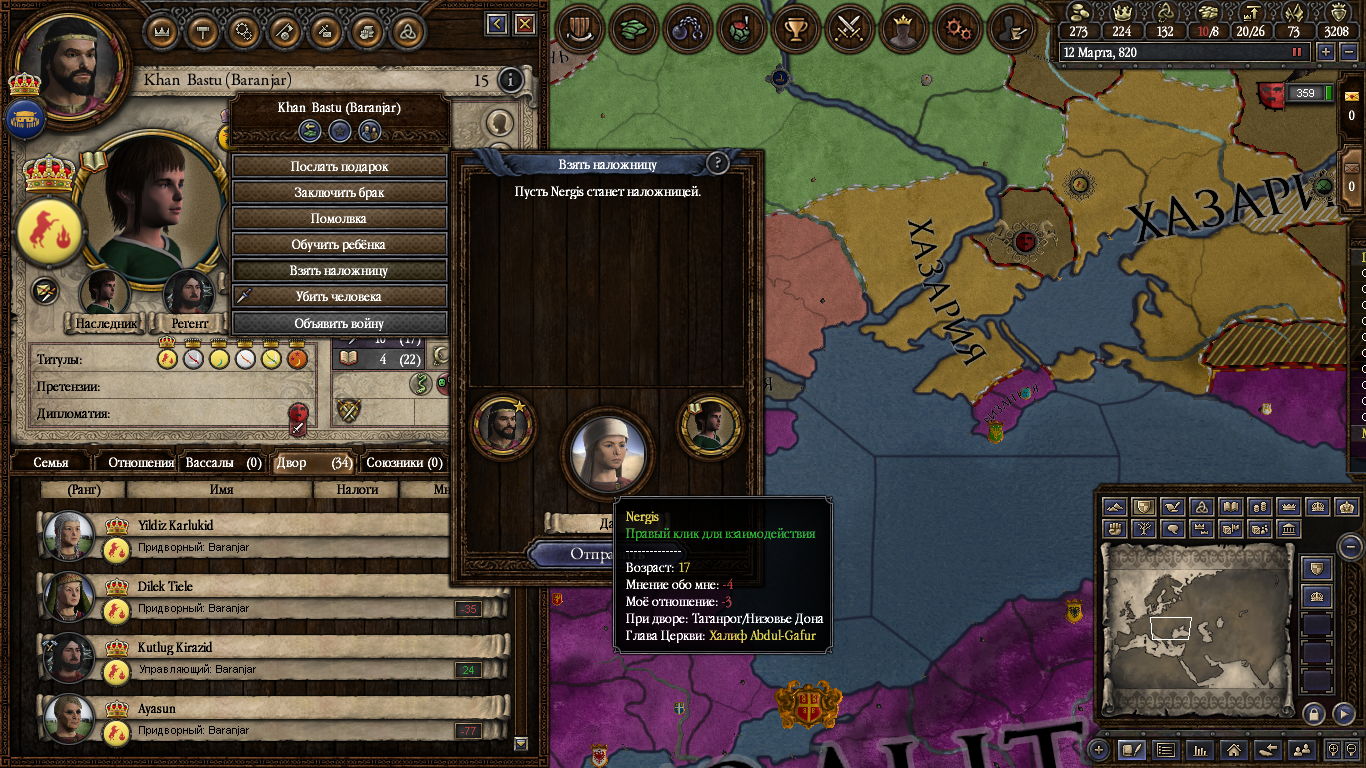1366x768 pixels.
Task: Click the "Помолвка" menu entry
Action: pyautogui.click(x=339, y=219)
